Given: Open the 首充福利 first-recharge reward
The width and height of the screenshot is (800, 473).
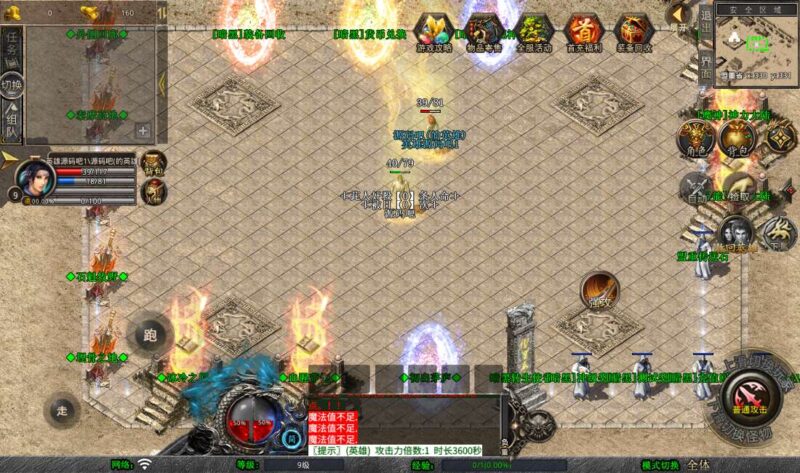Looking at the screenshot, I should 583,32.
